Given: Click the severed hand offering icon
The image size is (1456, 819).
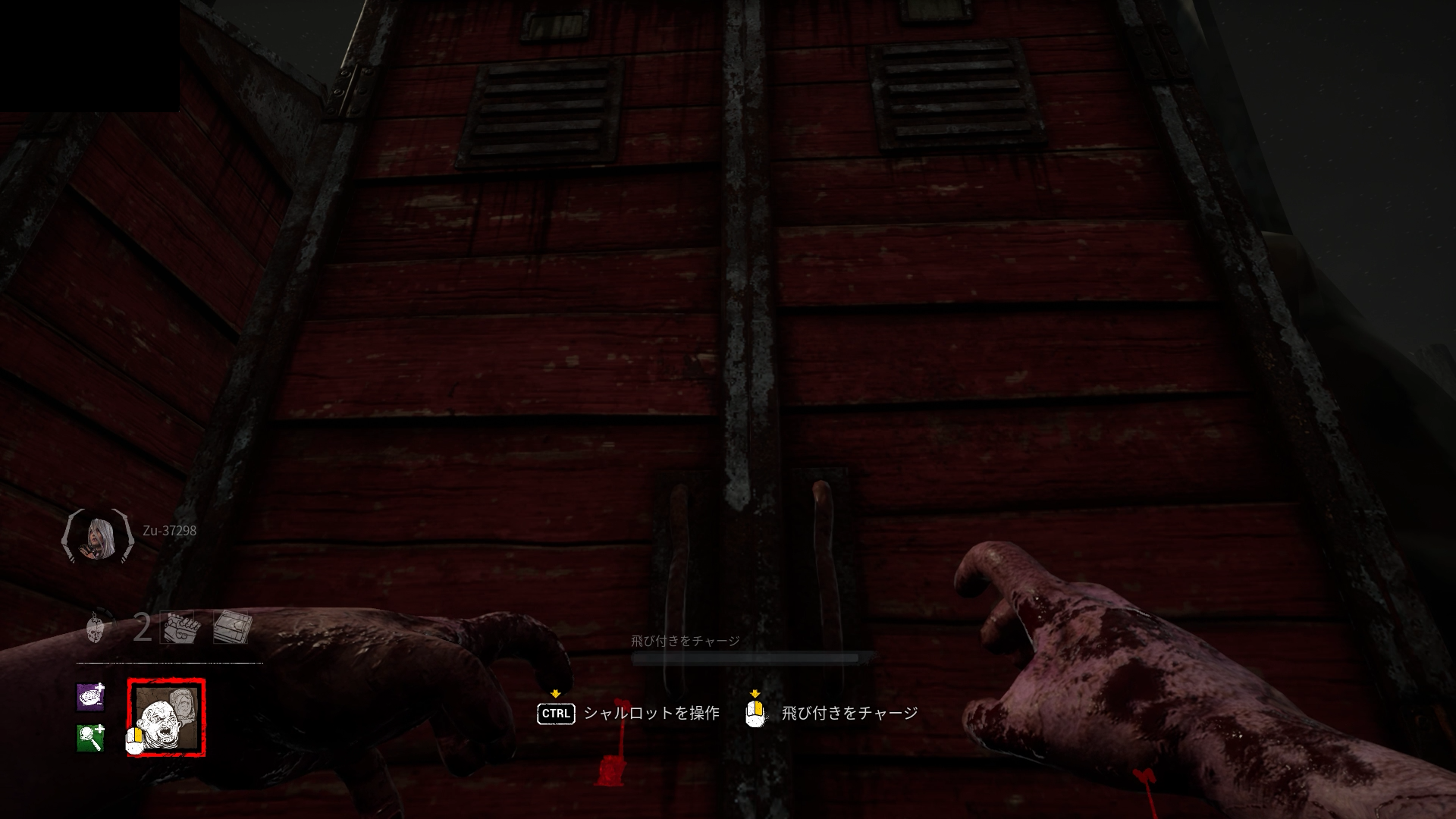Looking at the screenshot, I should click(x=176, y=628).
